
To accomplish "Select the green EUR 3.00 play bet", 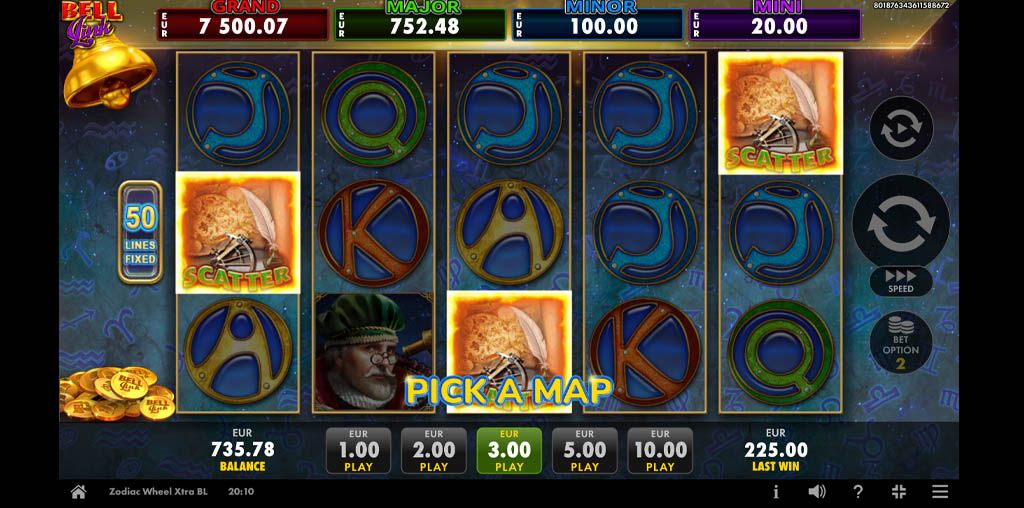I will [509, 451].
